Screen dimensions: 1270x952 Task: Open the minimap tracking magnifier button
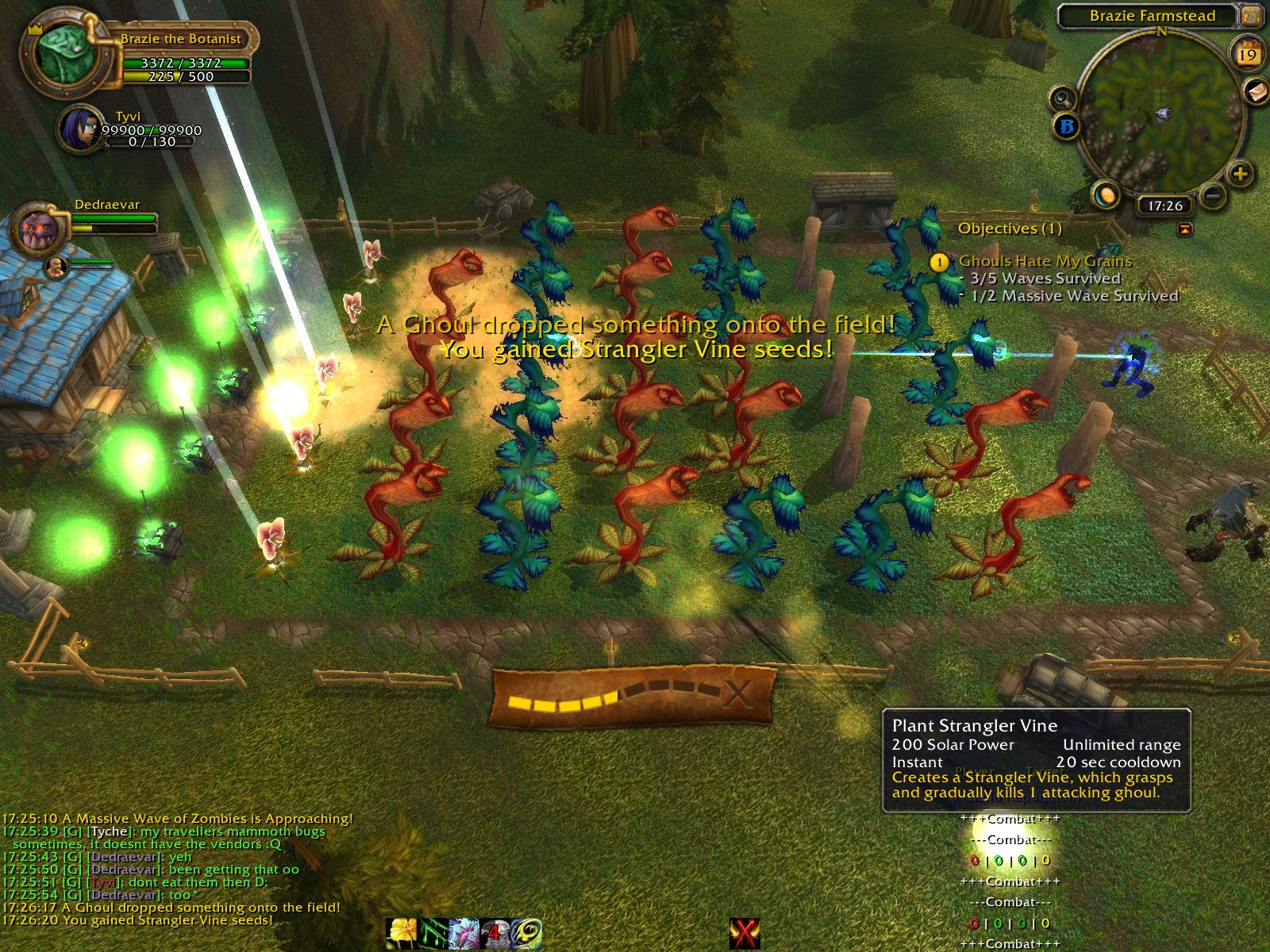click(1062, 99)
